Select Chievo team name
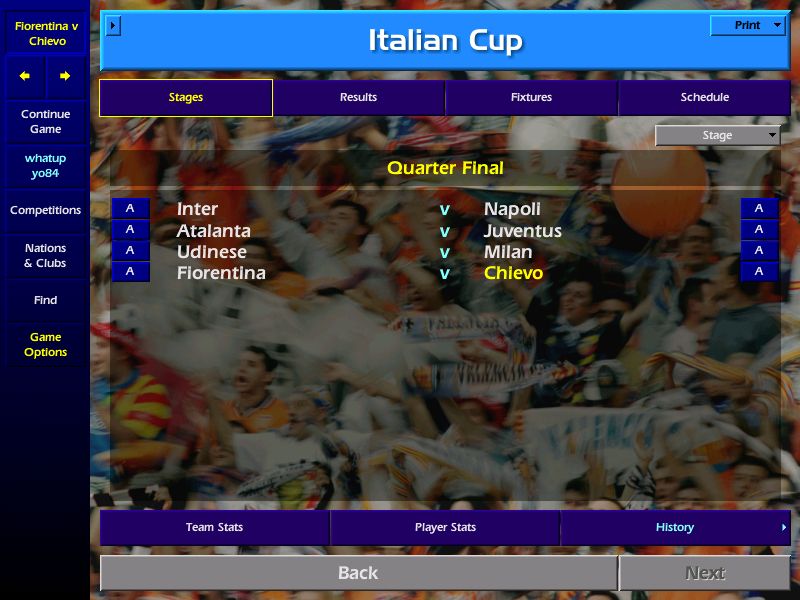 513,273
